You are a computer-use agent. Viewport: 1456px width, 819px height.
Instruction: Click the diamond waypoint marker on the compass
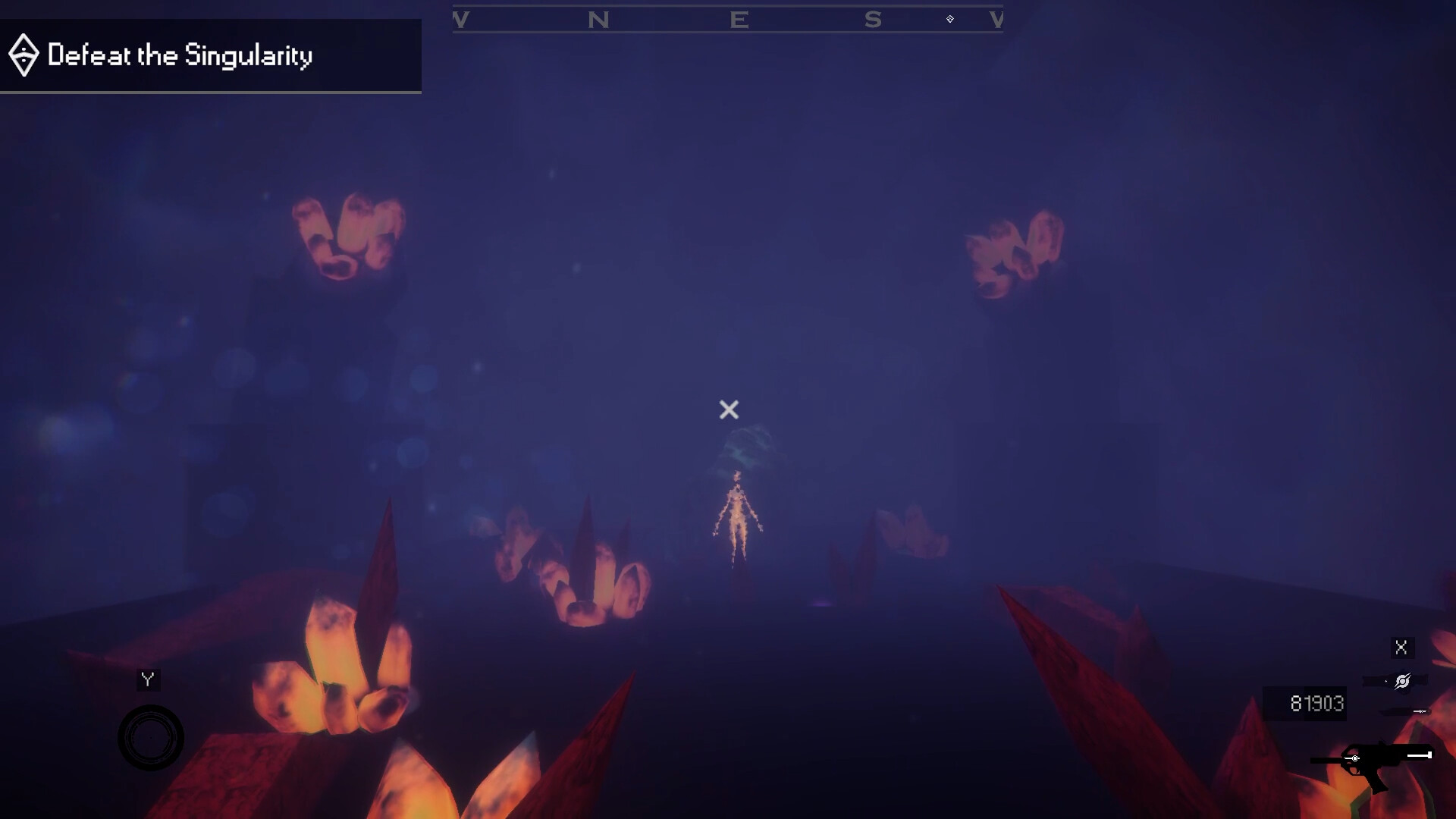[x=949, y=19]
